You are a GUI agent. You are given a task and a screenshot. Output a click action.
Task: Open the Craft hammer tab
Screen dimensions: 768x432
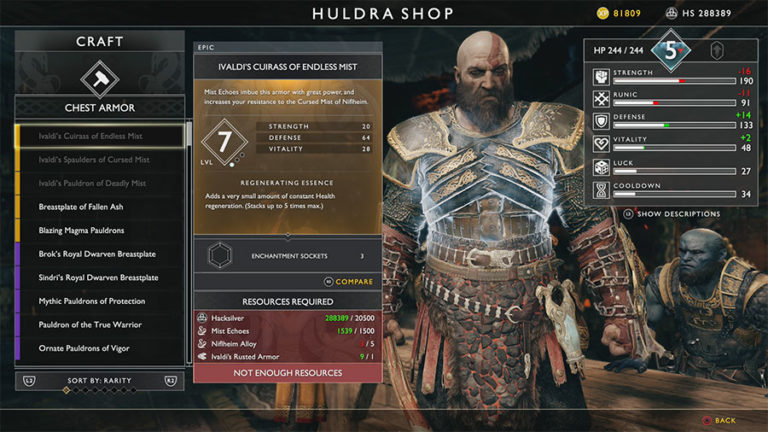point(99,76)
